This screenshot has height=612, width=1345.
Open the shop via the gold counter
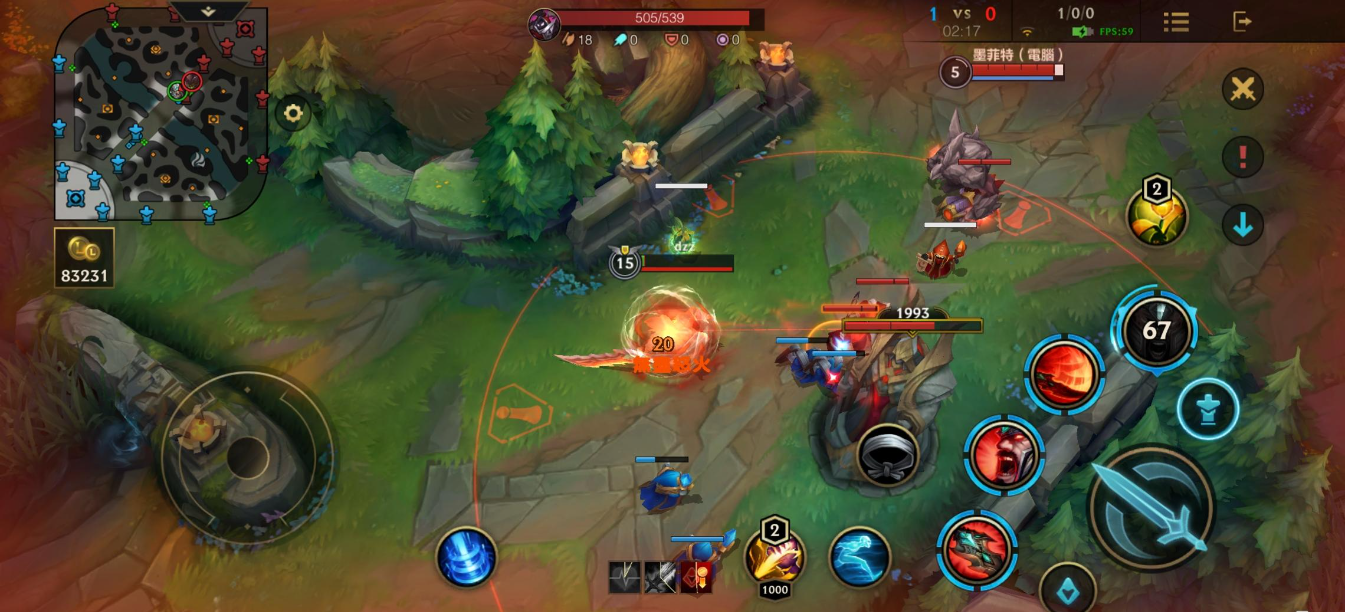pyautogui.click(x=84, y=258)
